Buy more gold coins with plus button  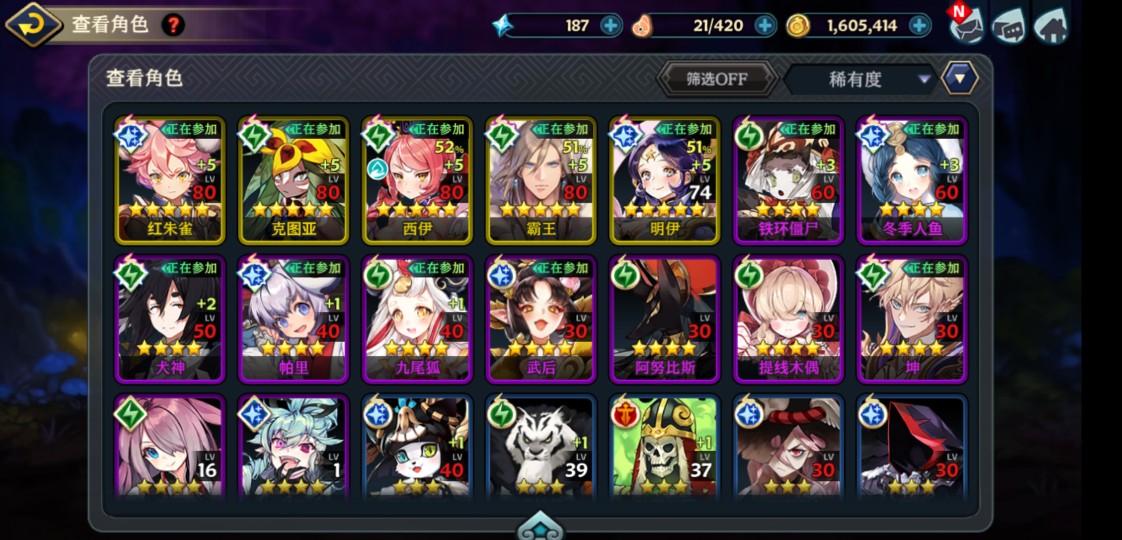click(x=919, y=26)
